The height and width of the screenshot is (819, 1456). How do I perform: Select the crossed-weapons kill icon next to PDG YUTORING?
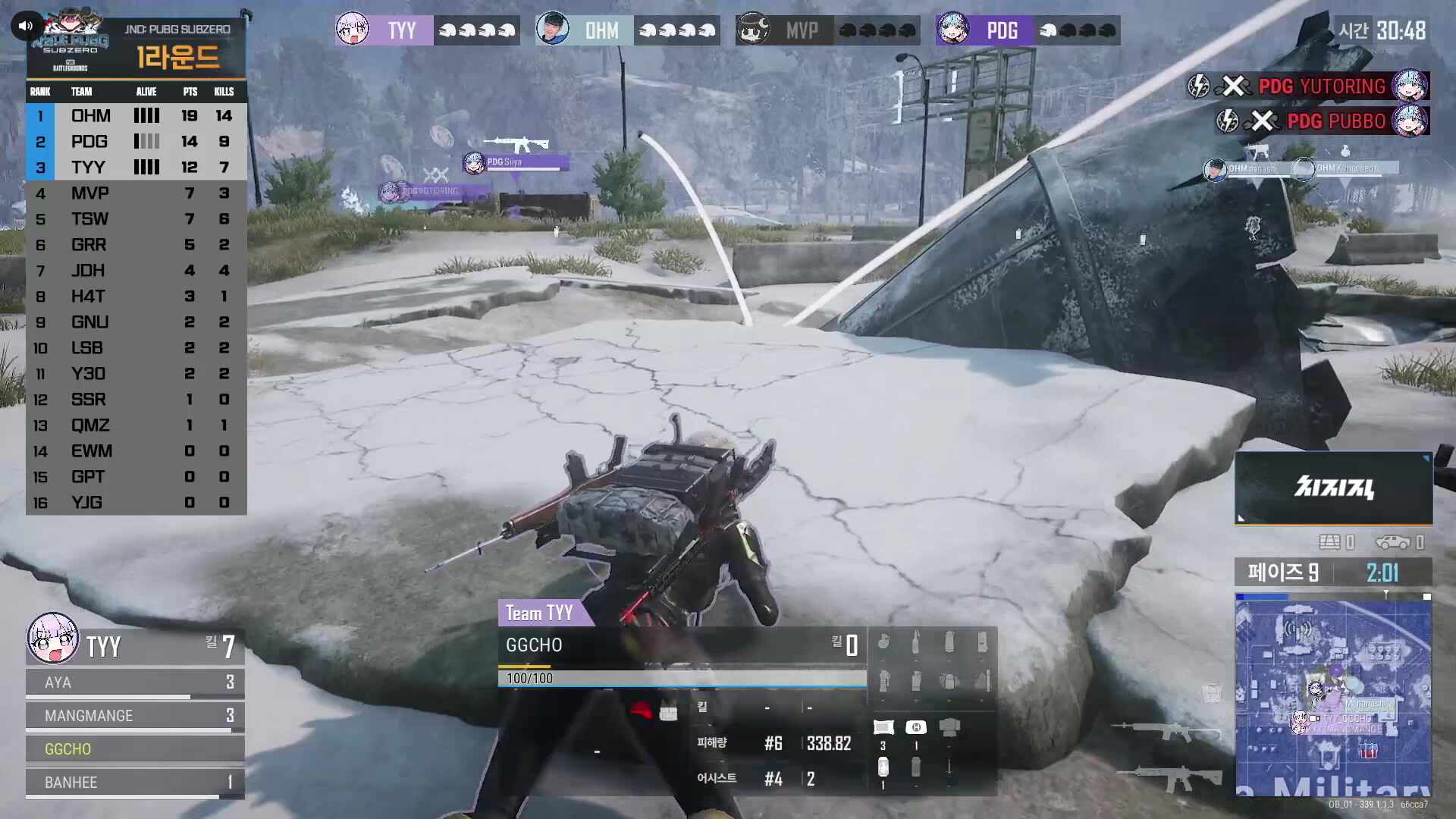[1235, 86]
